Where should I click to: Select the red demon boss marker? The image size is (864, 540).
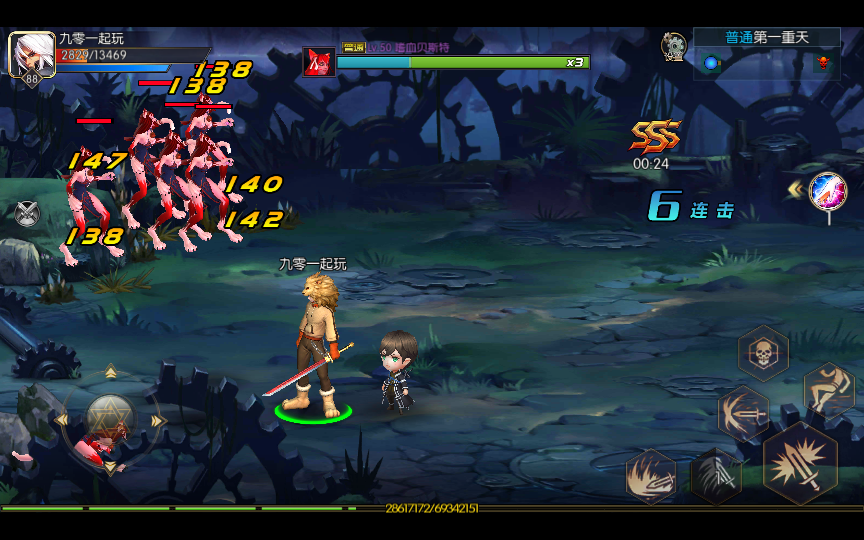(x=824, y=63)
